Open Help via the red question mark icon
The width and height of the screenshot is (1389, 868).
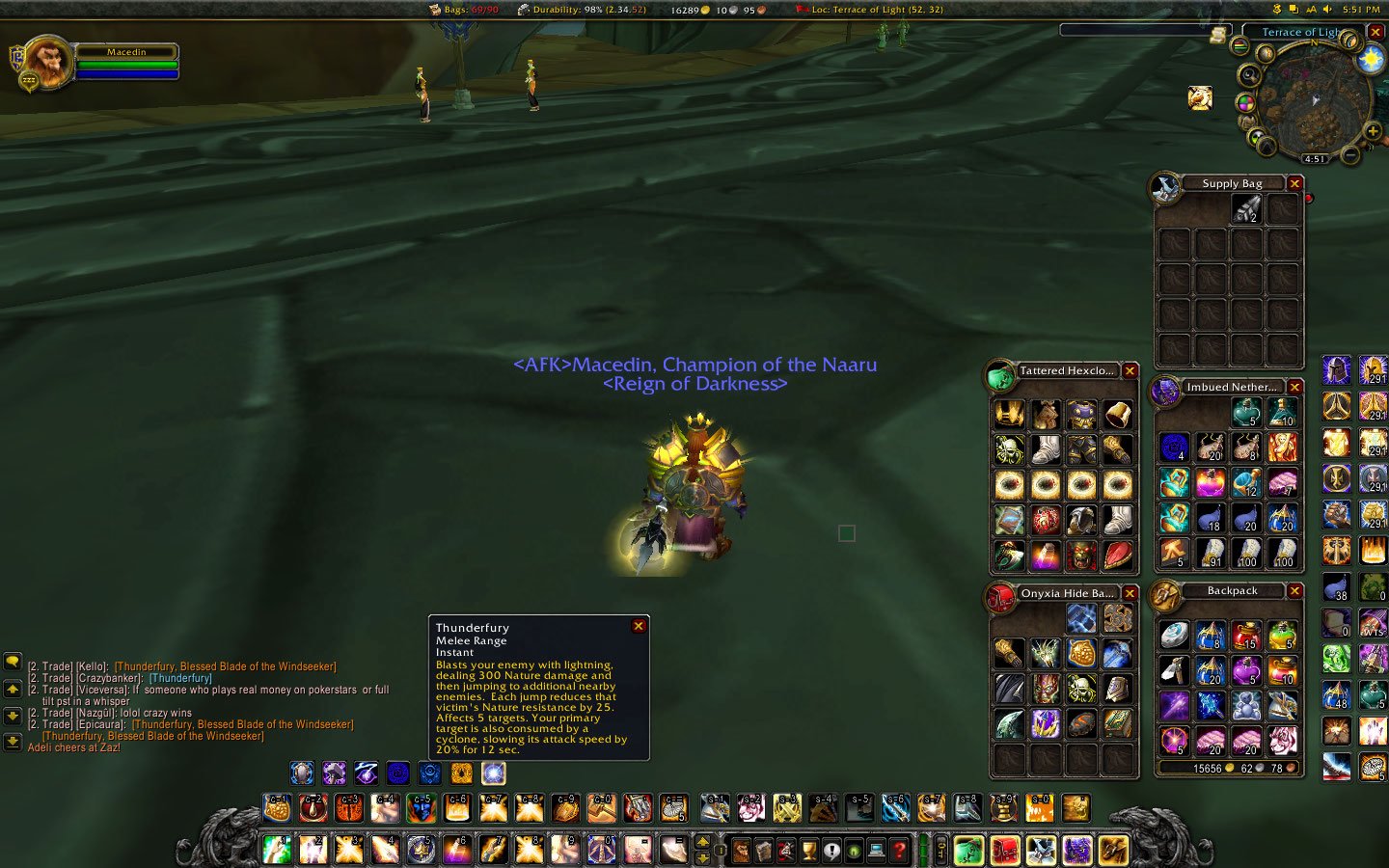(899, 851)
